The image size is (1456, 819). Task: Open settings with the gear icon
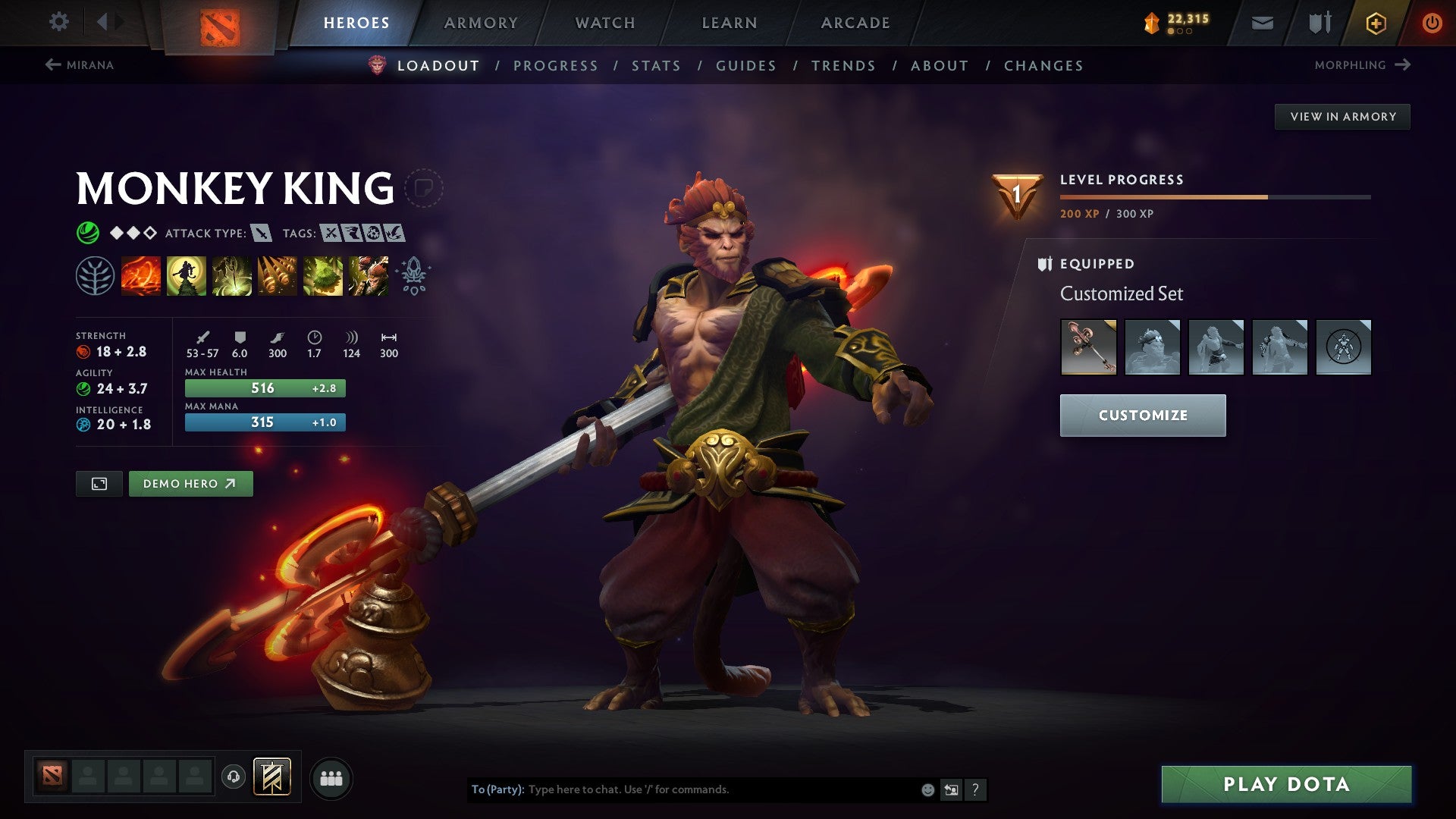pos(58,22)
